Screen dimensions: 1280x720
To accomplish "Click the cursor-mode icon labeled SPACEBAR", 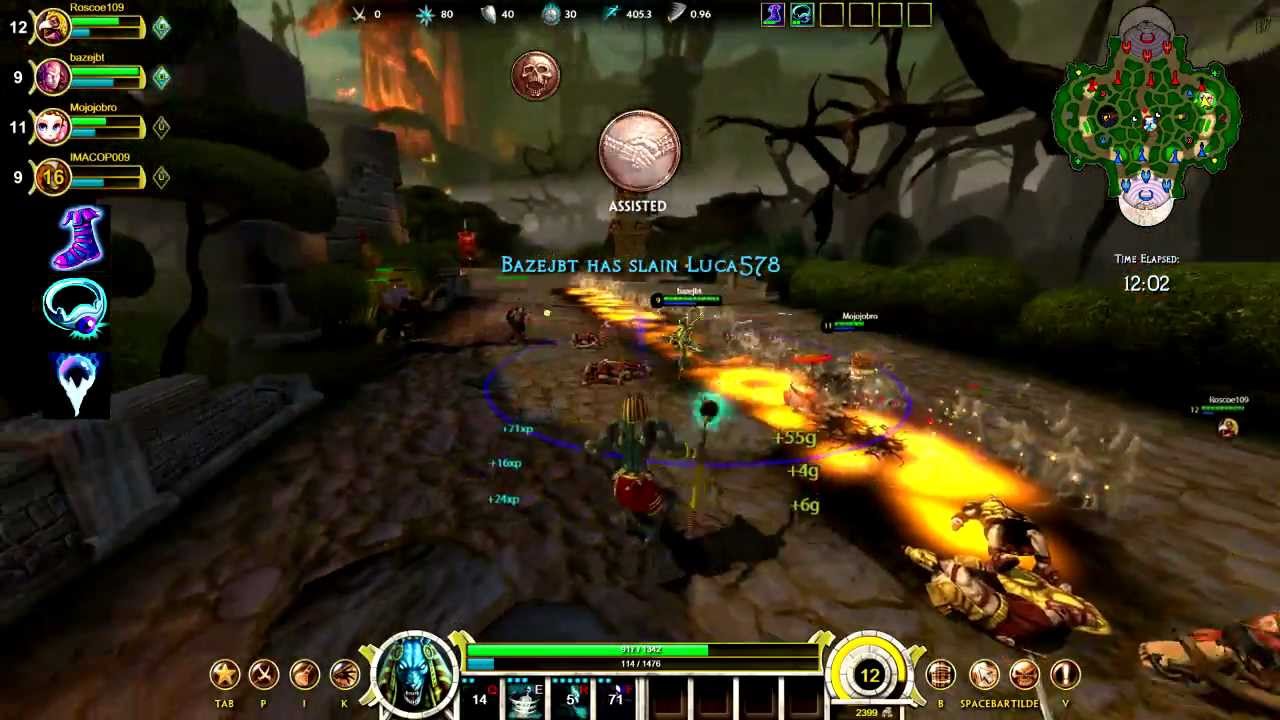I will pyautogui.click(x=984, y=675).
